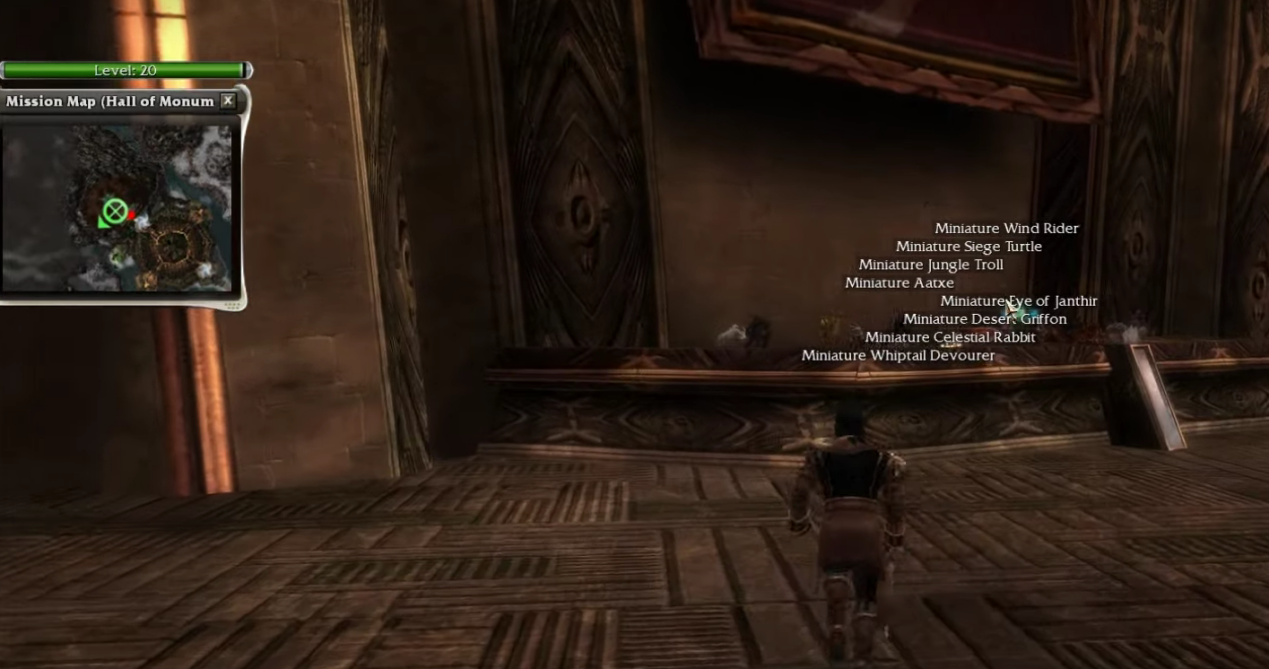Select the Miniature Aatxe label

pos(899,283)
